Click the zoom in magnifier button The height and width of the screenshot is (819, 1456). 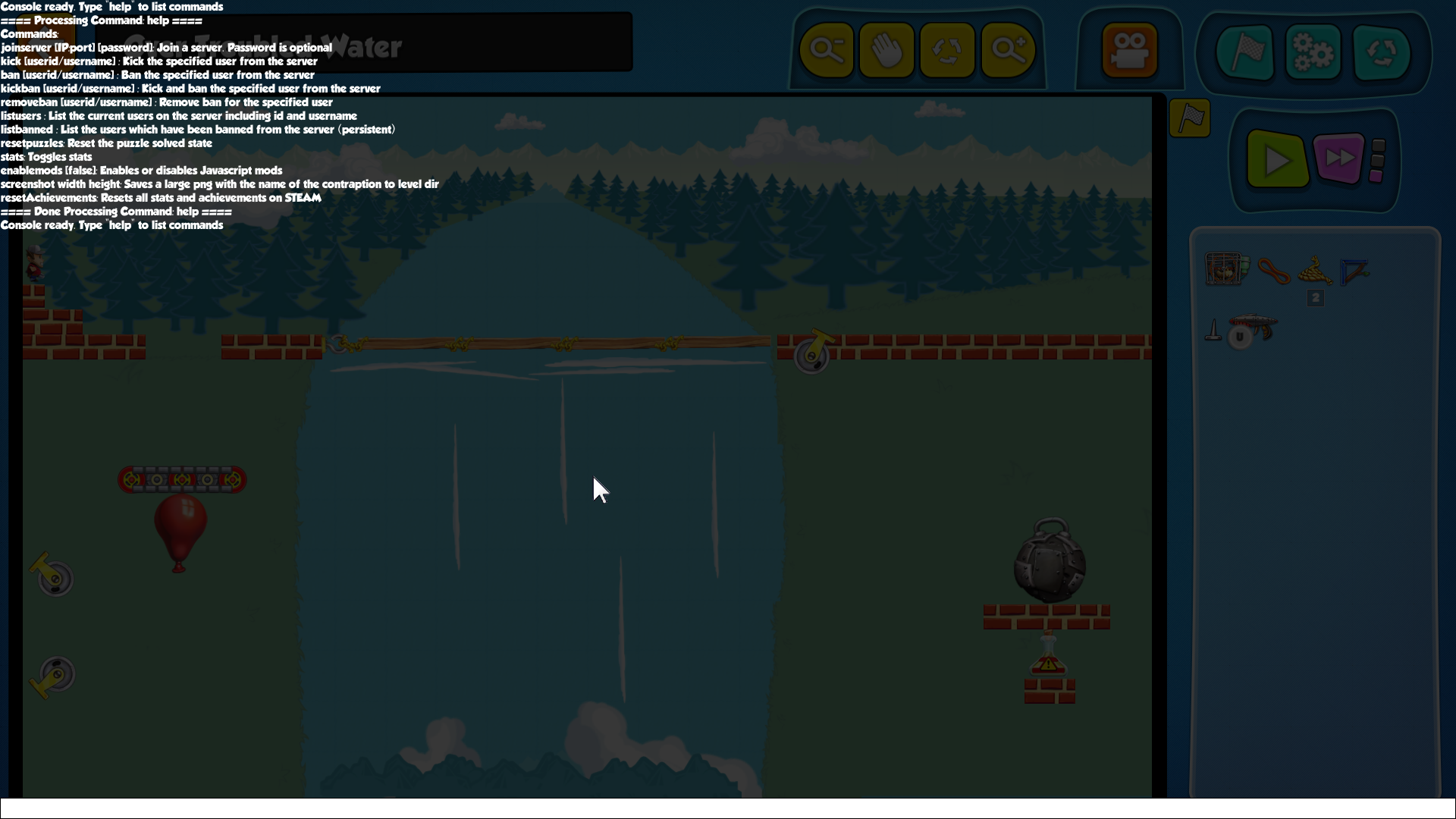click(1008, 51)
